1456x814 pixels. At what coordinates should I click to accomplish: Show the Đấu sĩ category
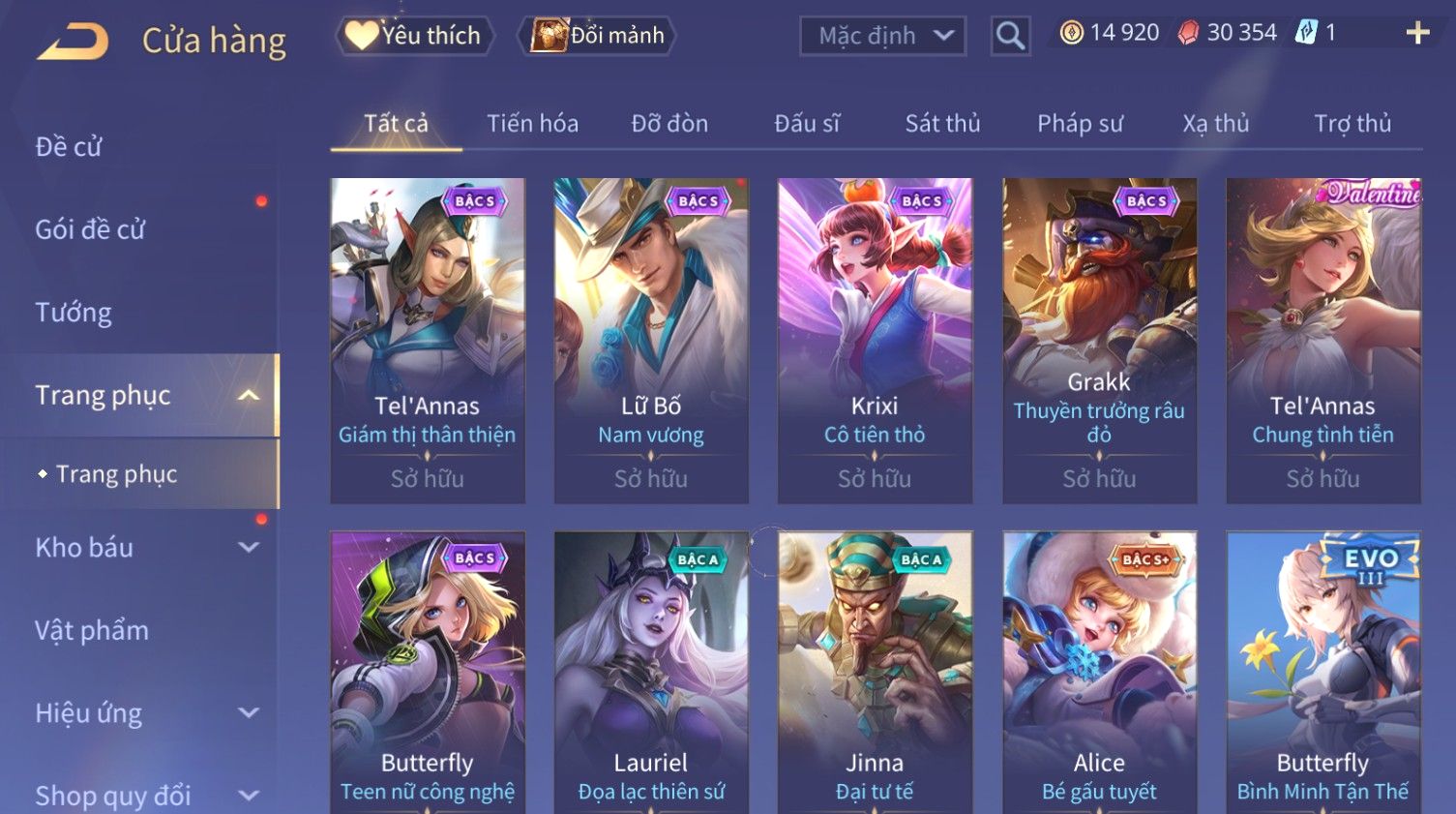coord(807,124)
